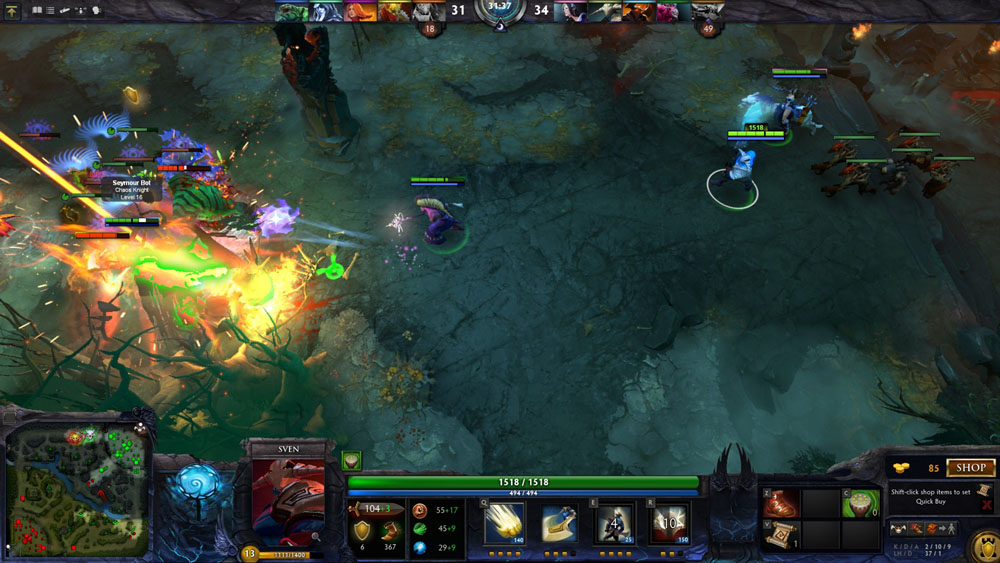The width and height of the screenshot is (1000, 563).
Task: Select the last hero portrait in top bar
Action: point(708,11)
